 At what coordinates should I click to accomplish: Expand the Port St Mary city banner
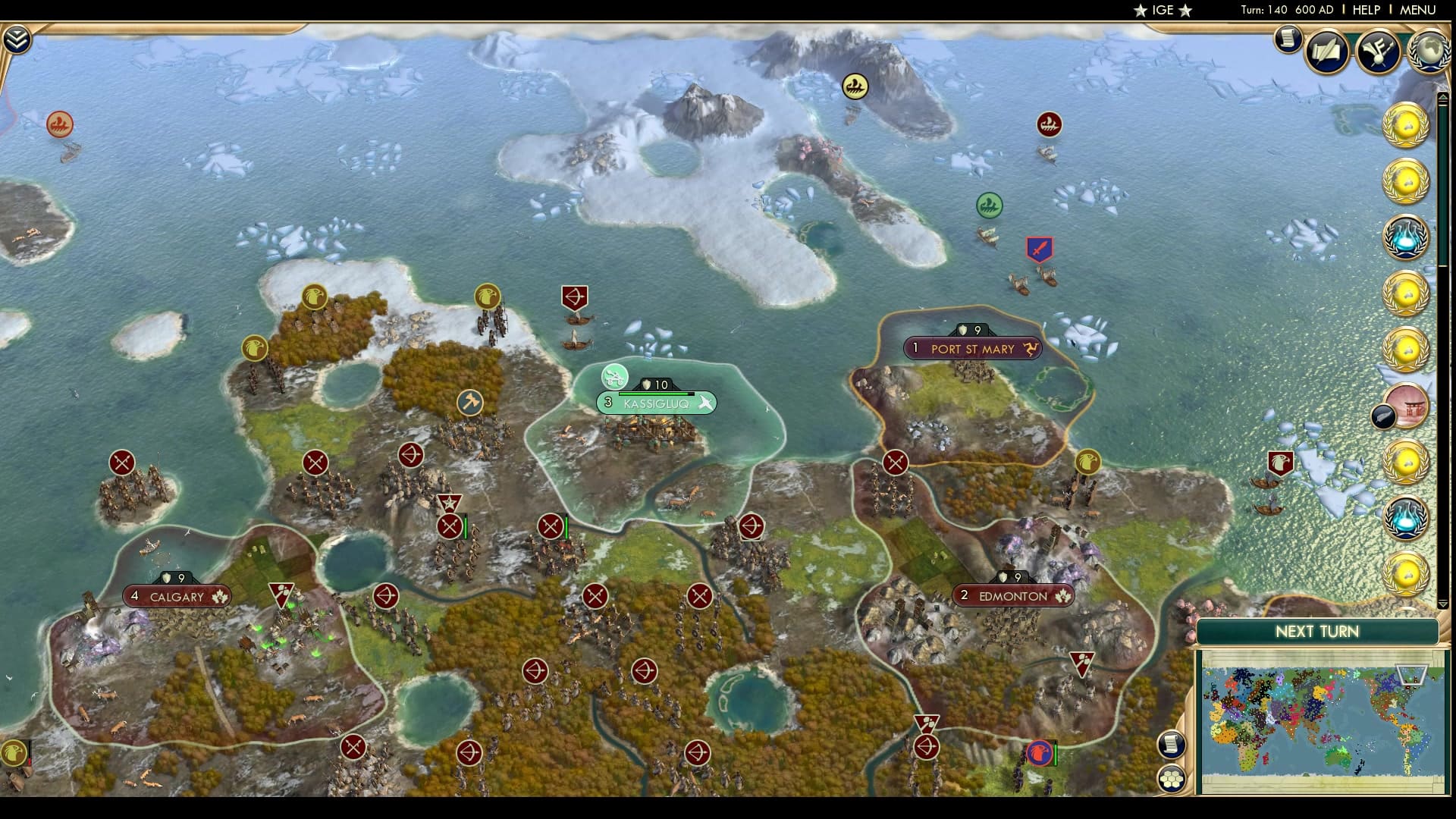[974, 349]
